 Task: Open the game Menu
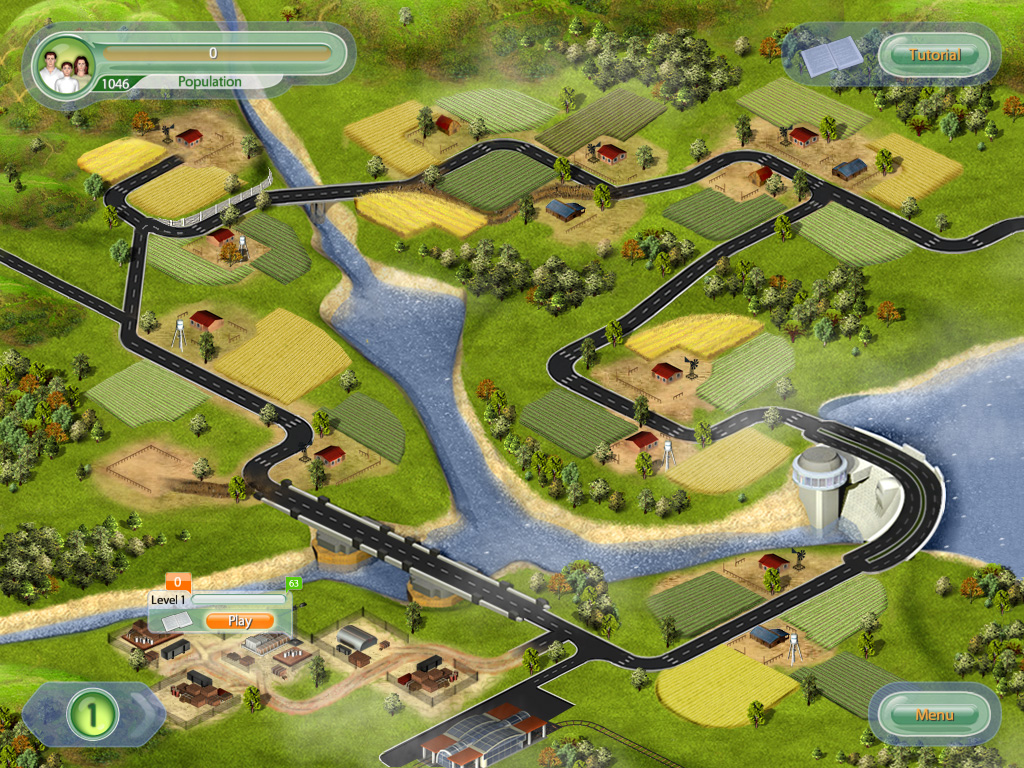(x=934, y=715)
